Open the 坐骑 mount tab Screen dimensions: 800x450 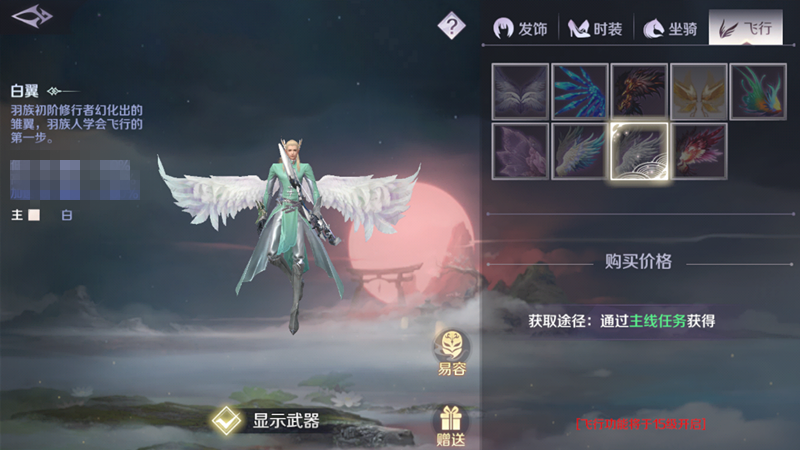tap(670, 28)
